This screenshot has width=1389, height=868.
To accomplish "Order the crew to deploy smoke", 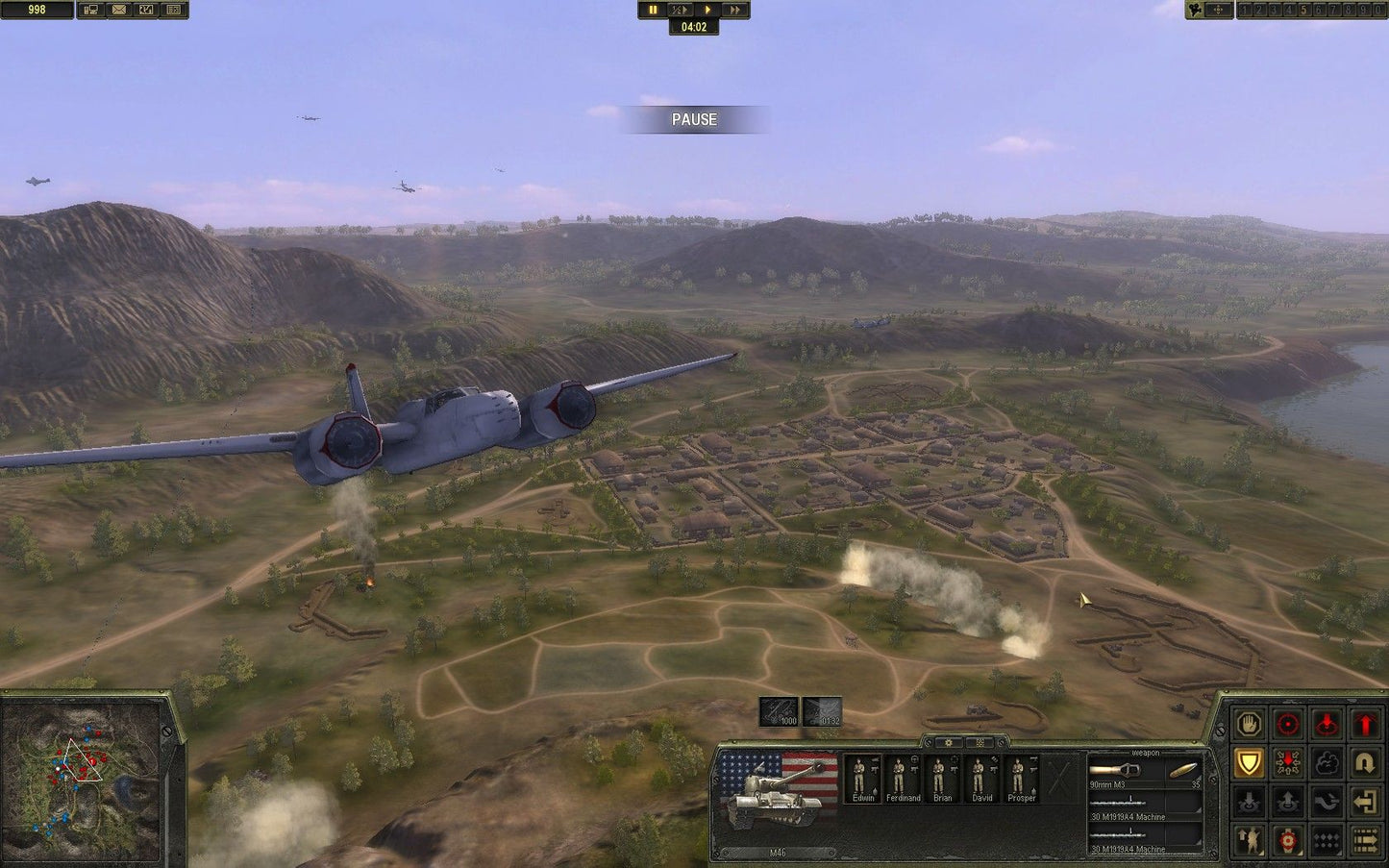I will click(1327, 763).
